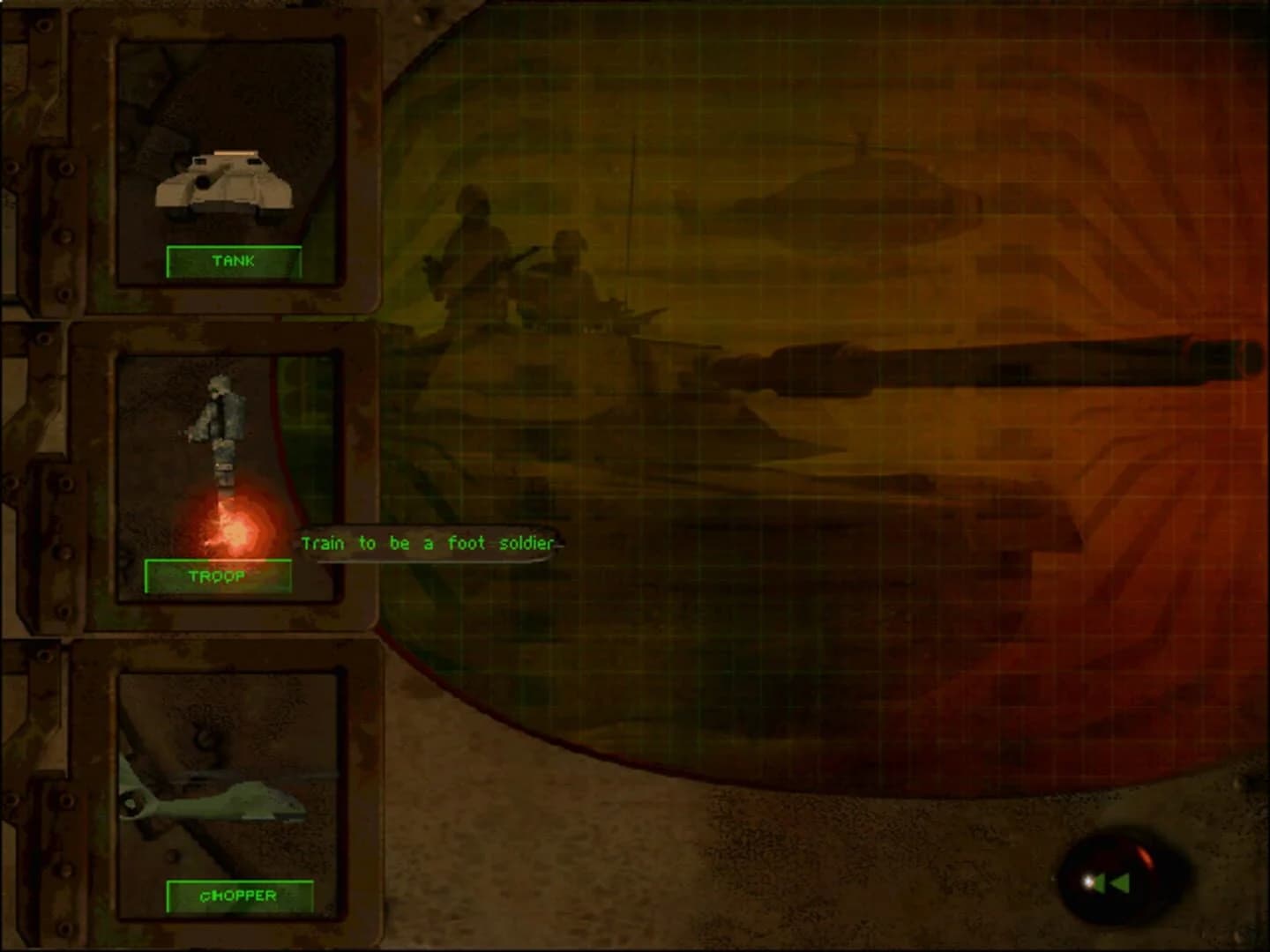Toggle the Tank training option
1270x952 pixels.
point(233,261)
